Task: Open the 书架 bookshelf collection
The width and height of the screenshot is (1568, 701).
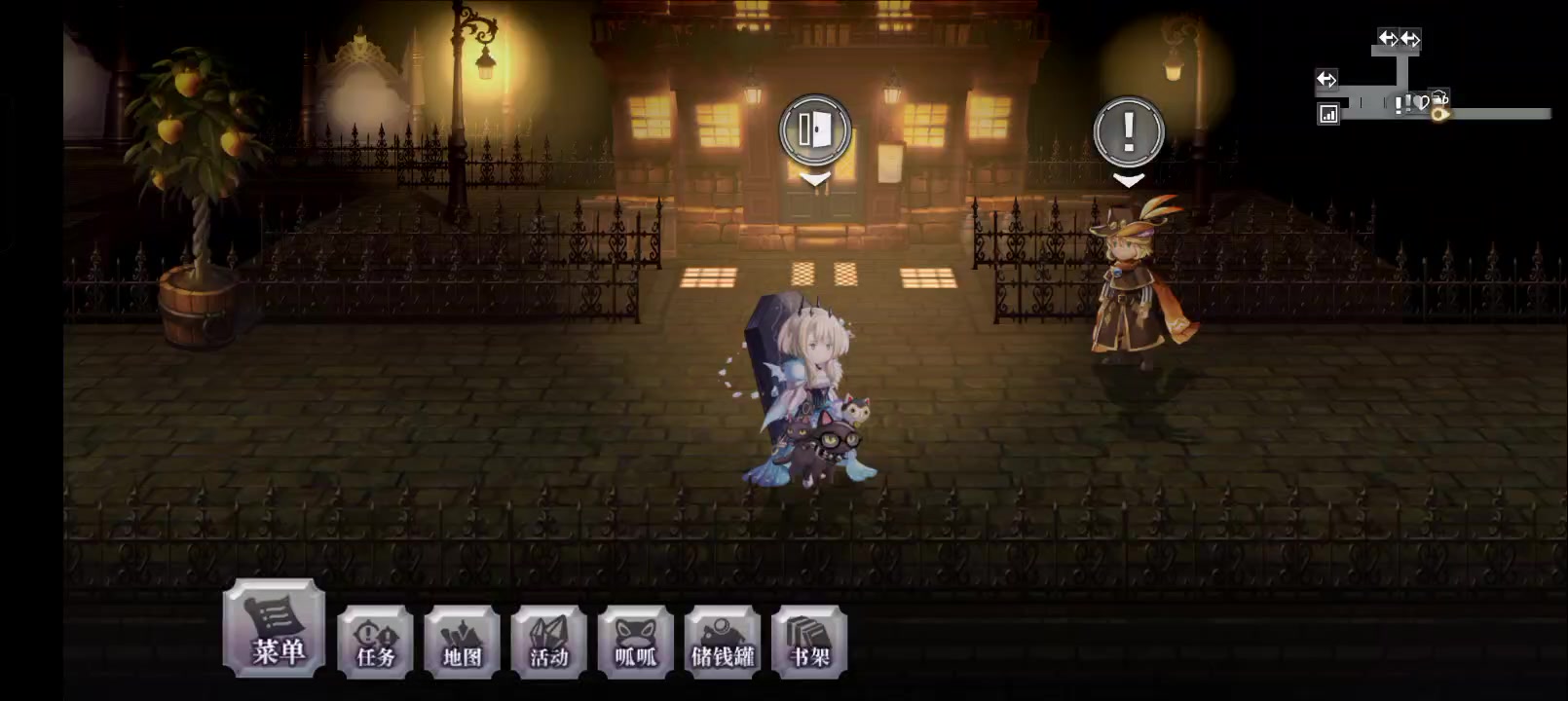Action: point(808,643)
